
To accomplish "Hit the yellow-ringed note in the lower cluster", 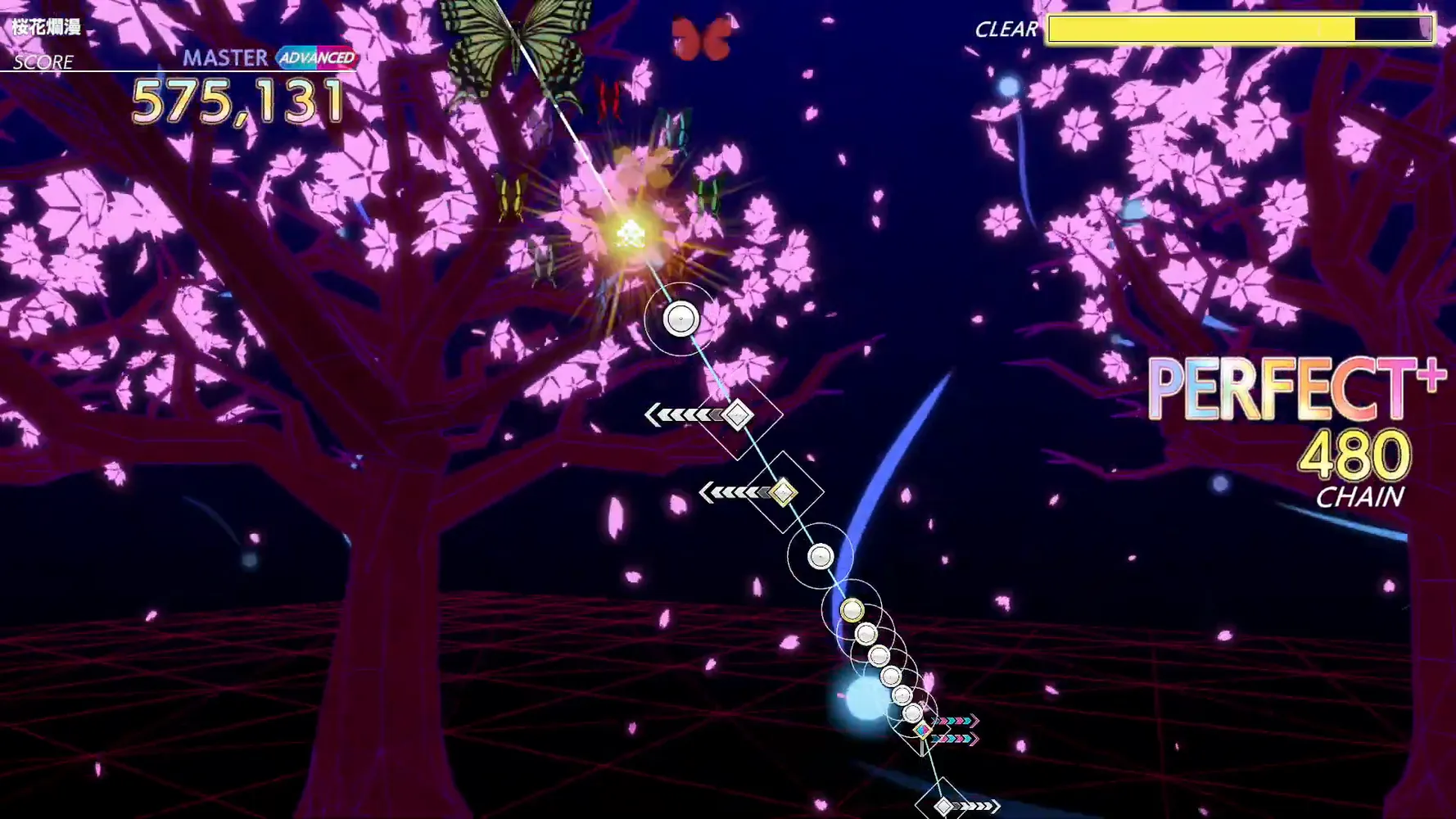I will click(x=852, y=610).
